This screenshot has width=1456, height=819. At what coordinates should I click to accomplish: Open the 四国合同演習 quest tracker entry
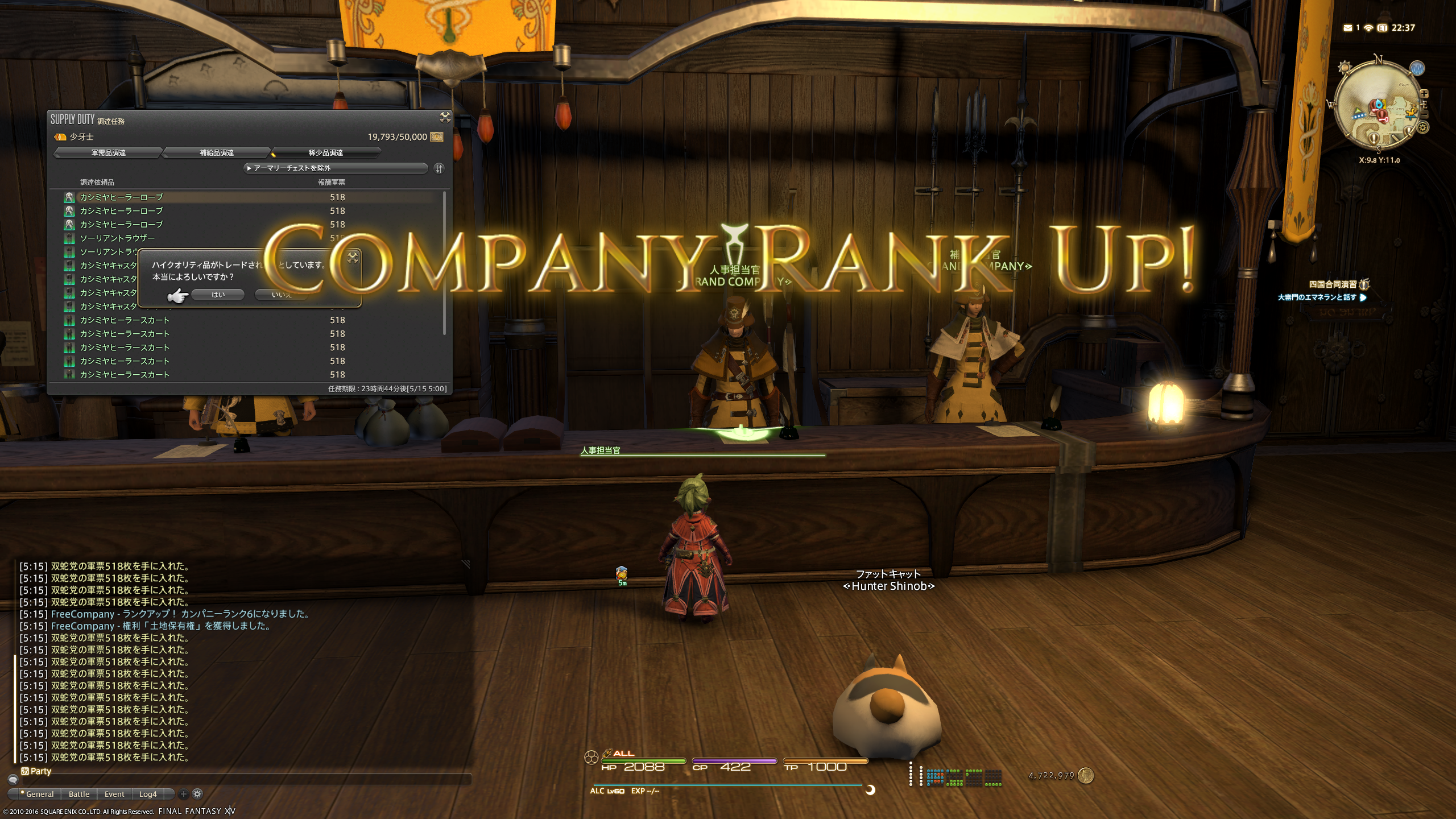pos(1333,284)
